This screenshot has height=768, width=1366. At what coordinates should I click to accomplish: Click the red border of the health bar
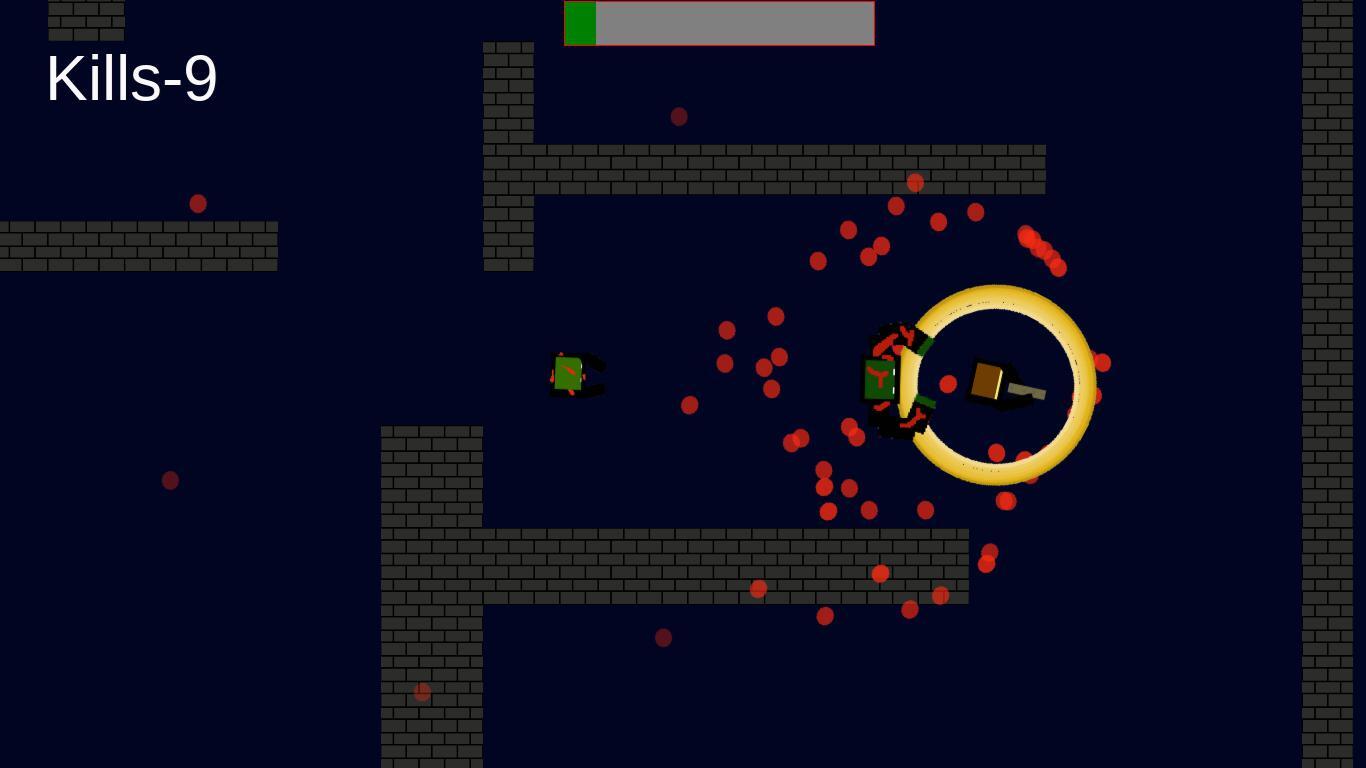click(720, 3)
